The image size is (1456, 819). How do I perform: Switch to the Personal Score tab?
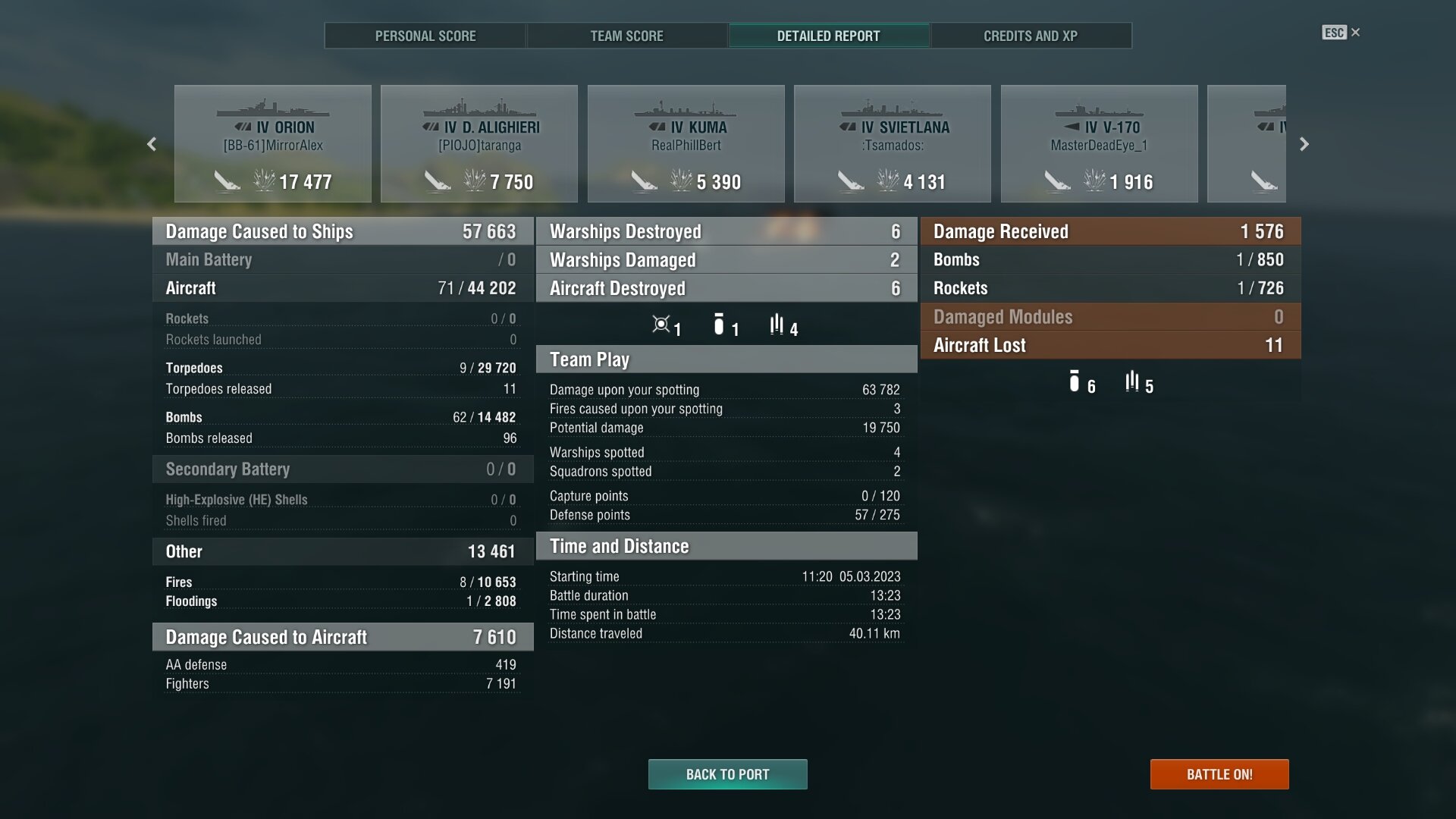[425, 36]
